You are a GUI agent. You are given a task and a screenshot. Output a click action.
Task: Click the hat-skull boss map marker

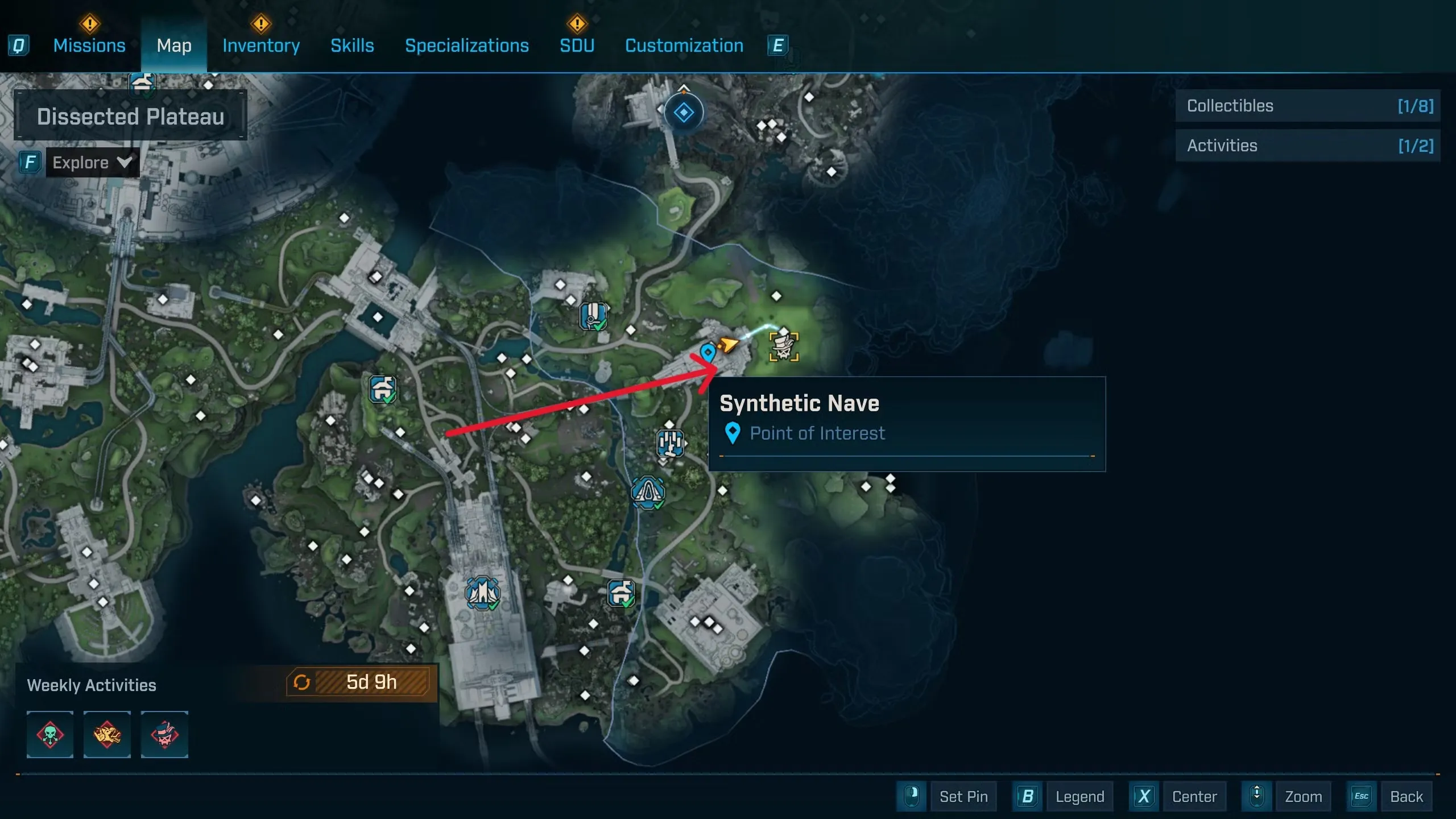coord(784,346)
